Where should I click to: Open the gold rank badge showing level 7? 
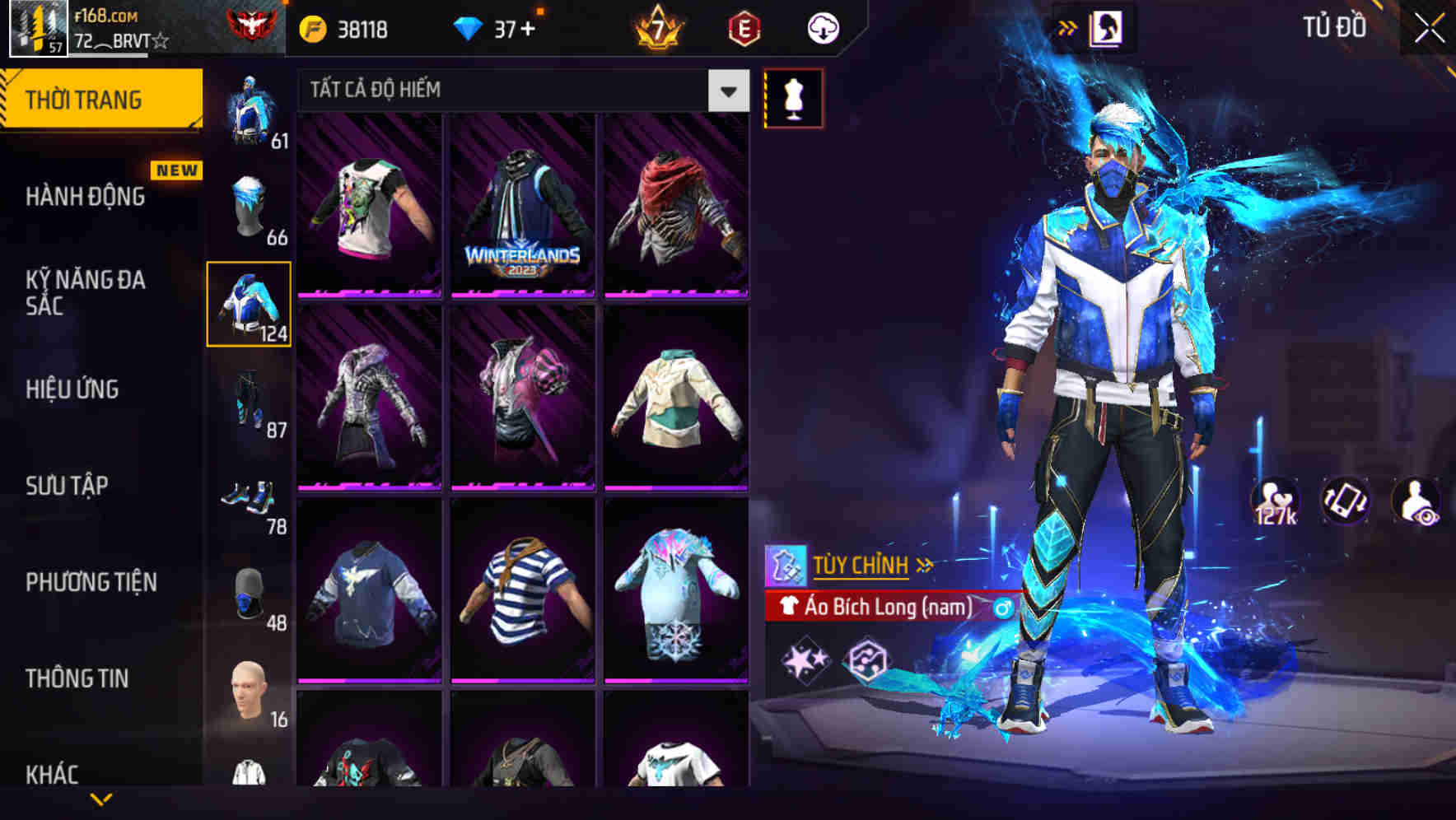pos(655,27)
